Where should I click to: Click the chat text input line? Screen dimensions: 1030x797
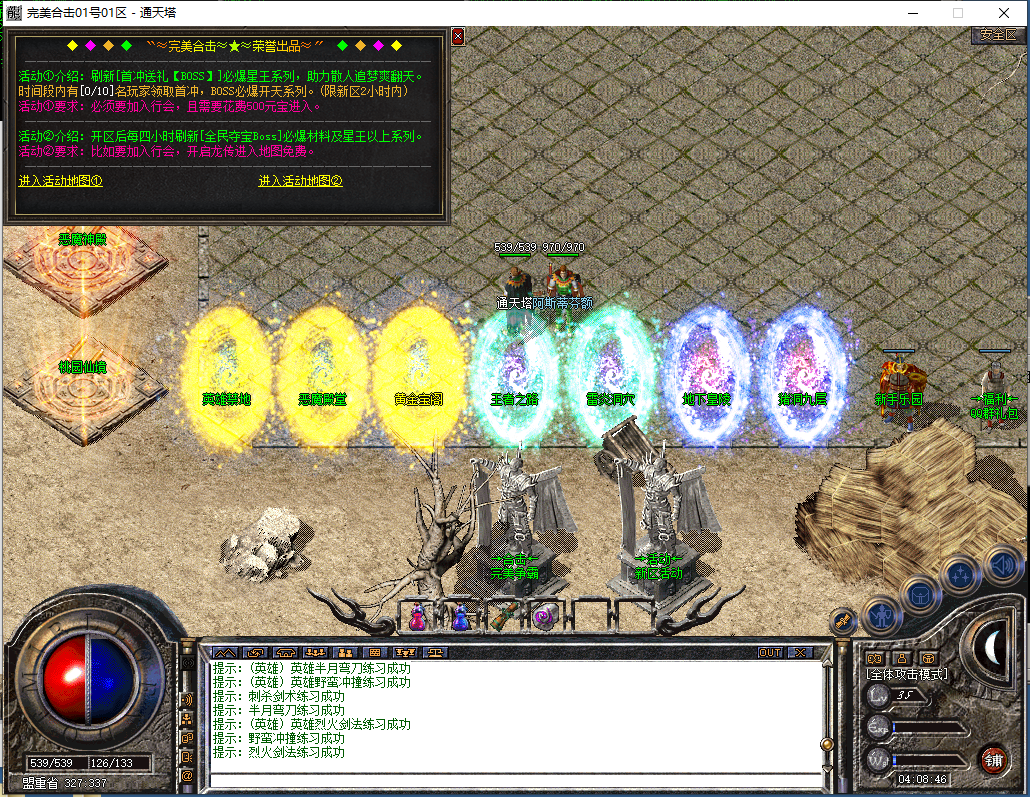click(510, 779)
